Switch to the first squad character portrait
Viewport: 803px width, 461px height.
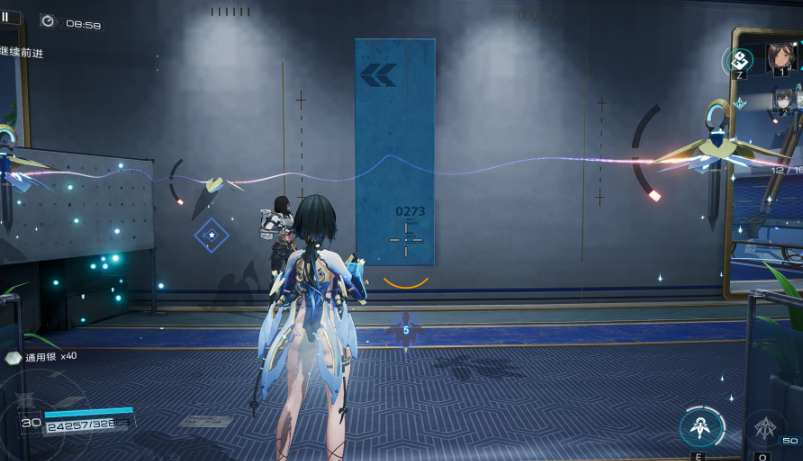781,56
